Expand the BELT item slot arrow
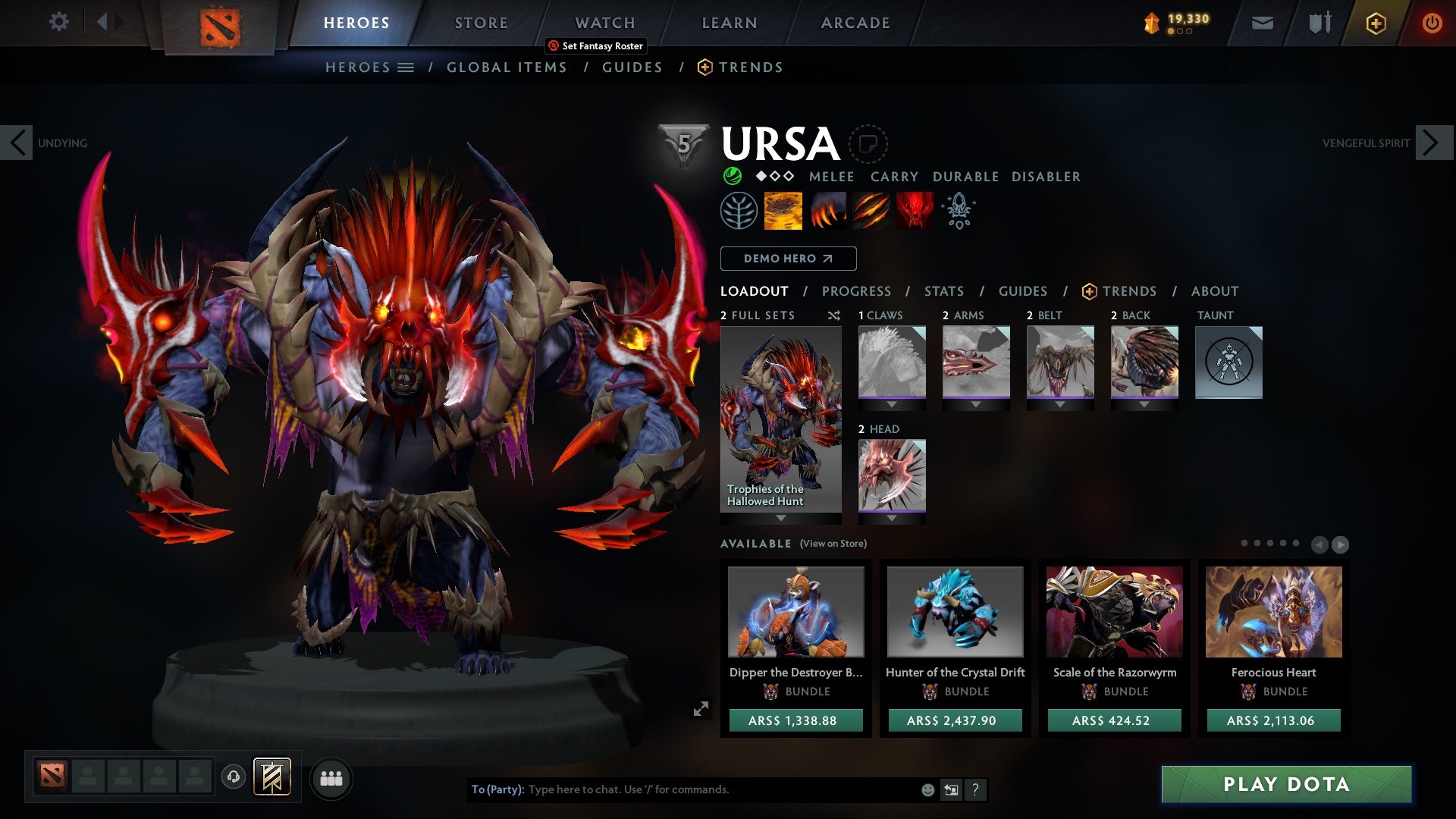1456x819 pixels. (x=1059, y=403)
